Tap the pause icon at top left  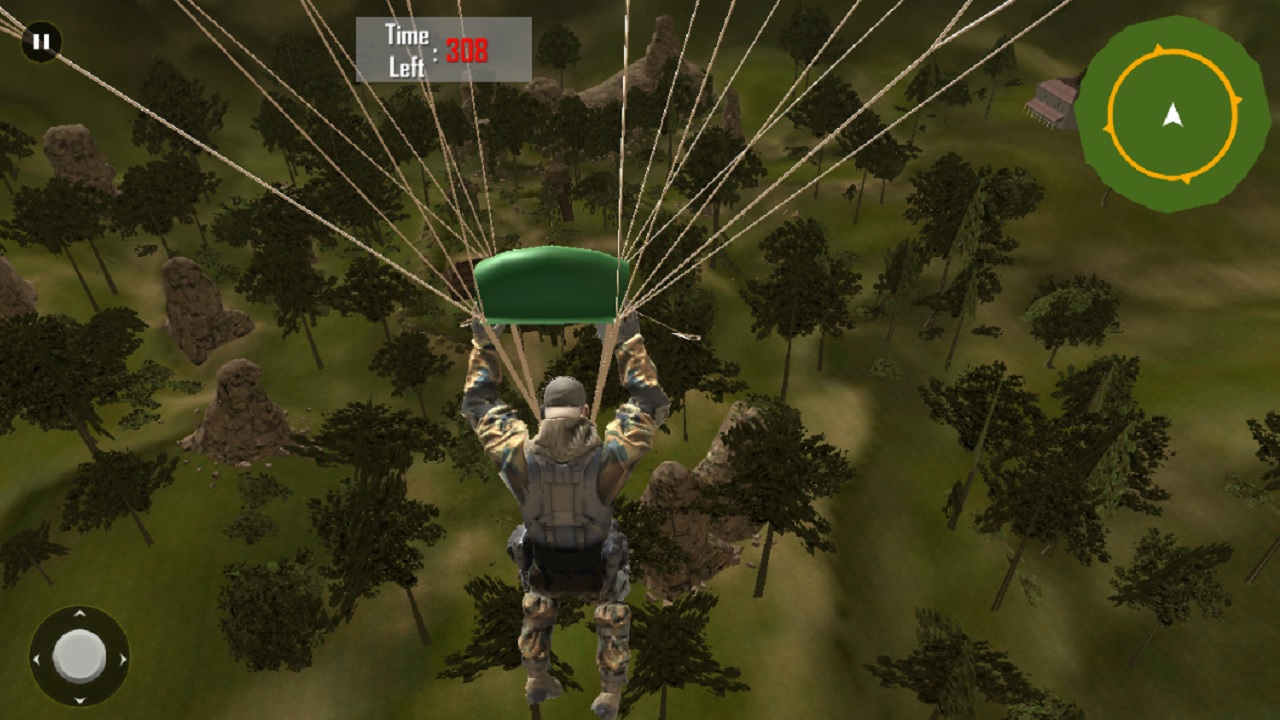pyautogui.click(x=40, y=42)
